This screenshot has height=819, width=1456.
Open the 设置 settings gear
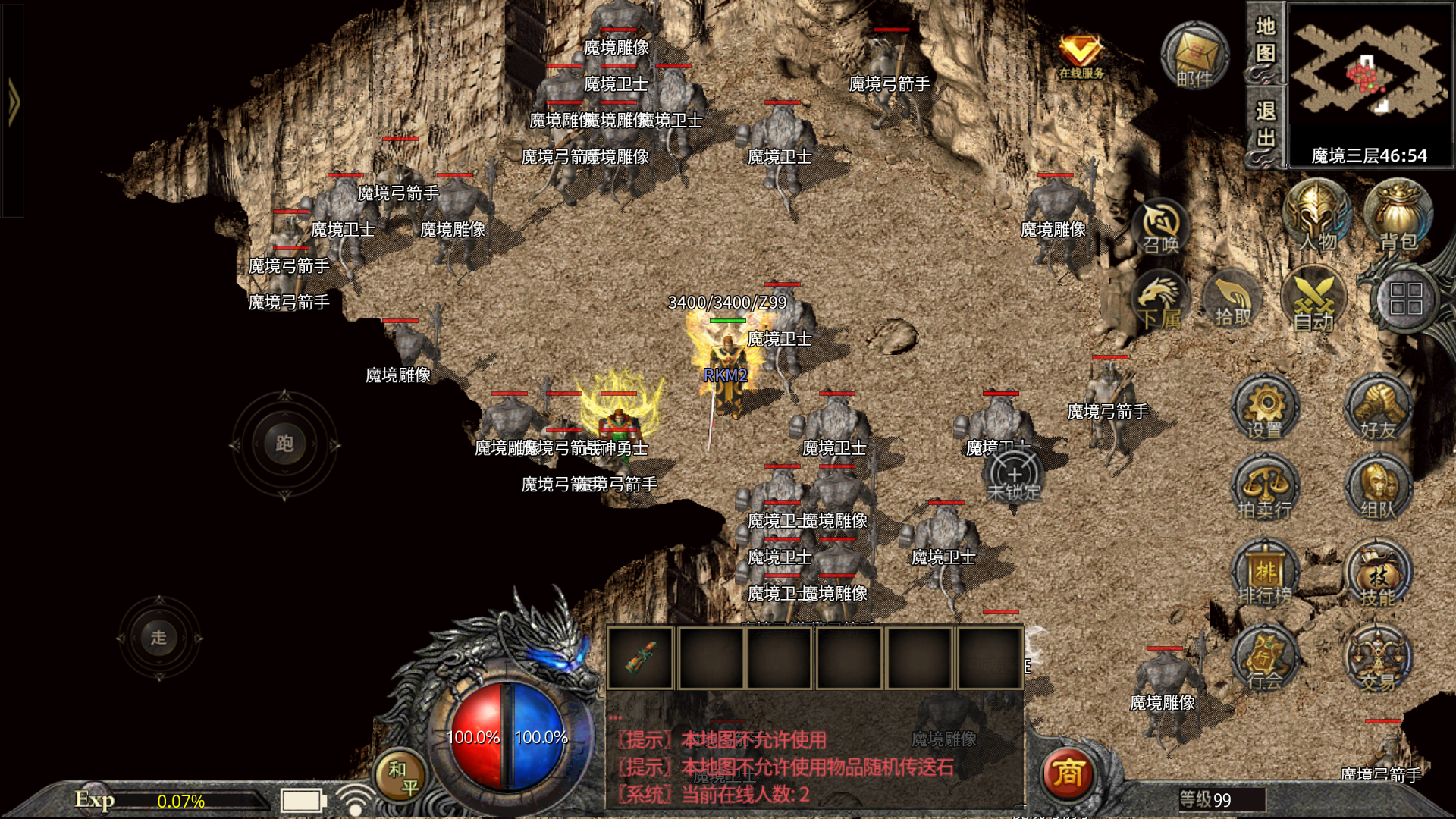(1264, 409)
